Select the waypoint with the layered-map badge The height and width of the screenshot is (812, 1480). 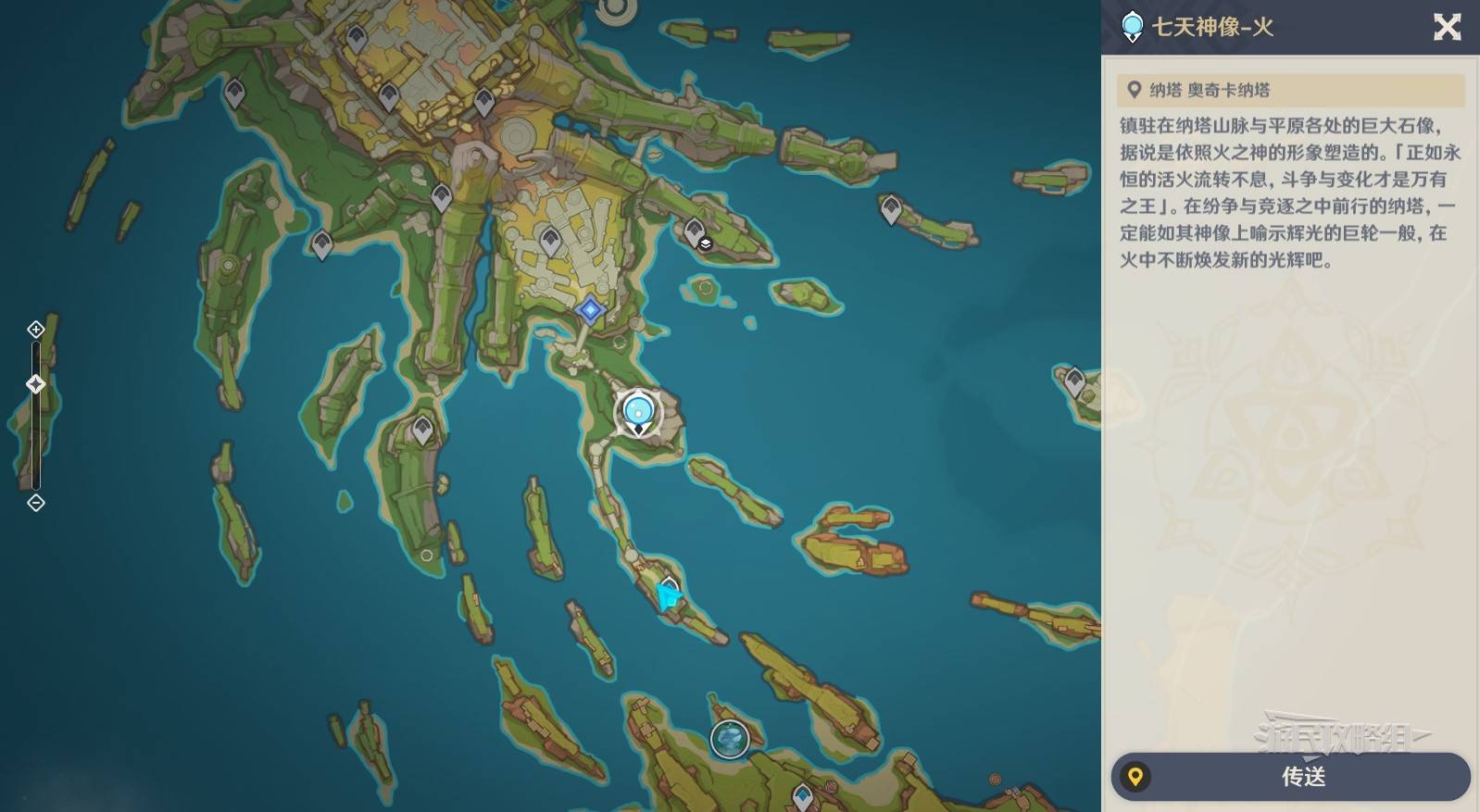(696, 231)
